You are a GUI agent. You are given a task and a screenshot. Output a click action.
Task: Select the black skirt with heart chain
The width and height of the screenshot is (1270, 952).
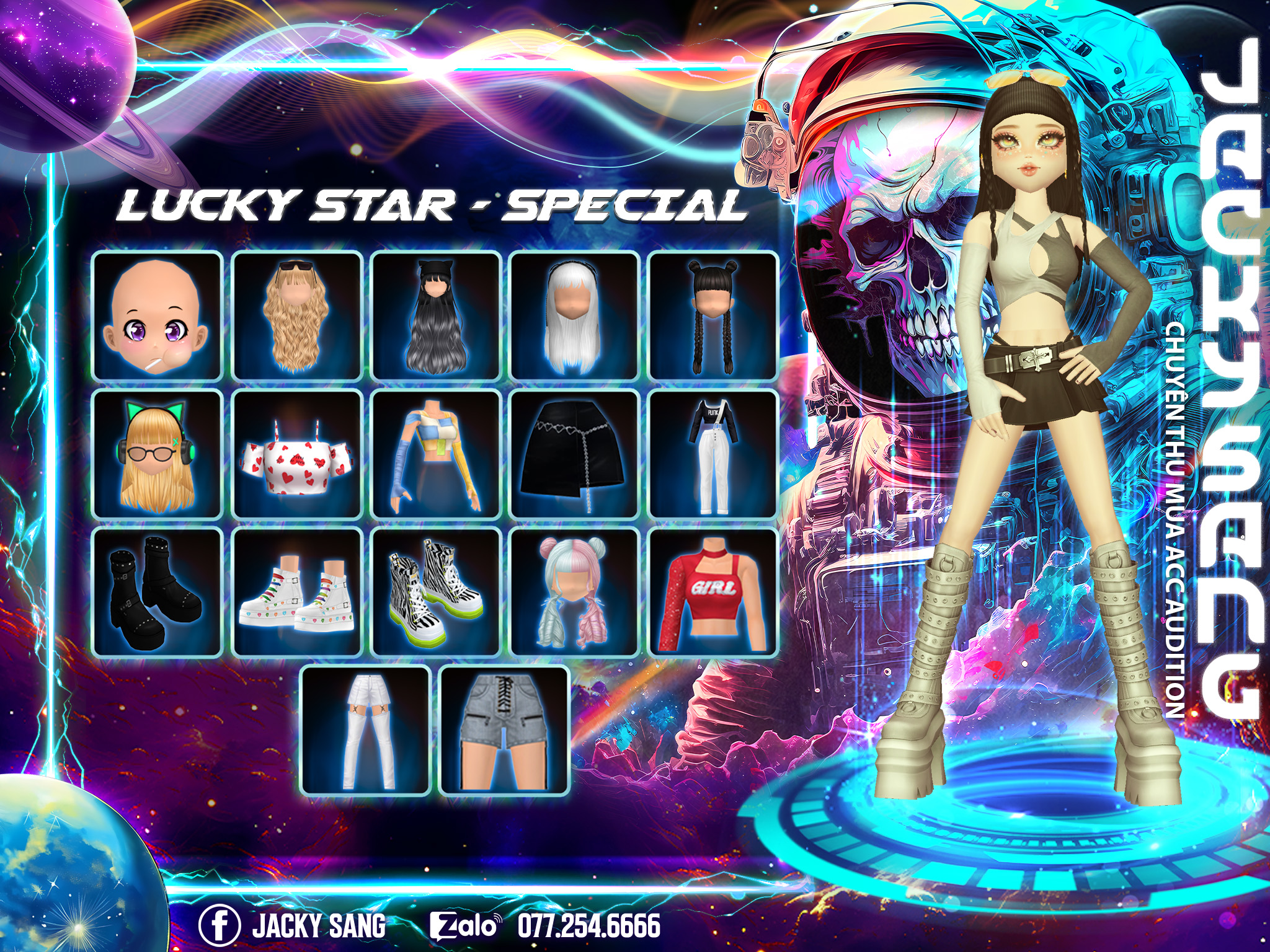click(x=575, y=454)
